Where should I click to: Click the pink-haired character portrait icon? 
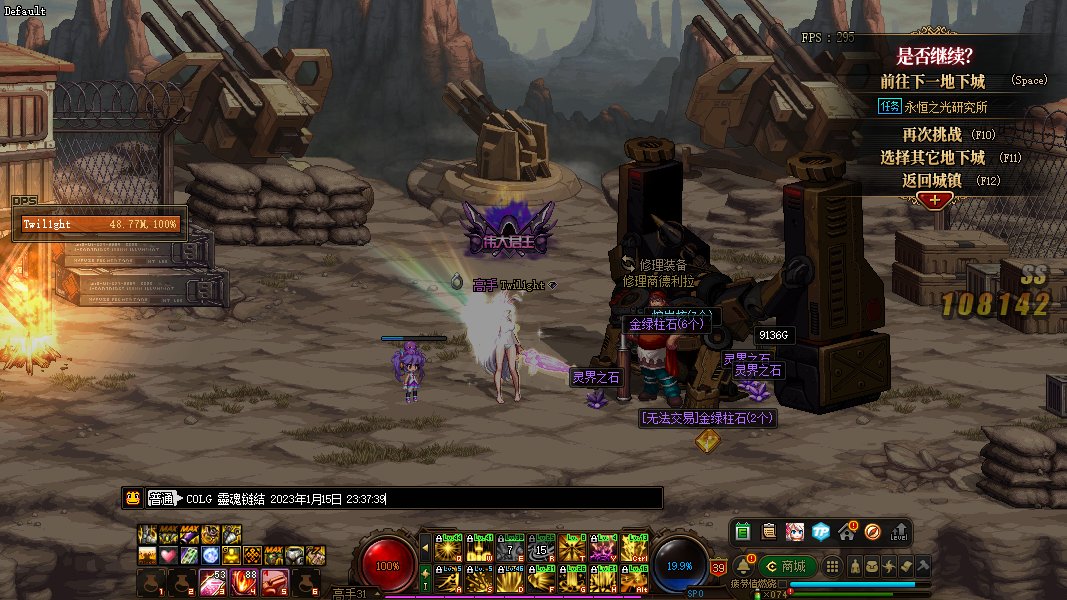795,531
